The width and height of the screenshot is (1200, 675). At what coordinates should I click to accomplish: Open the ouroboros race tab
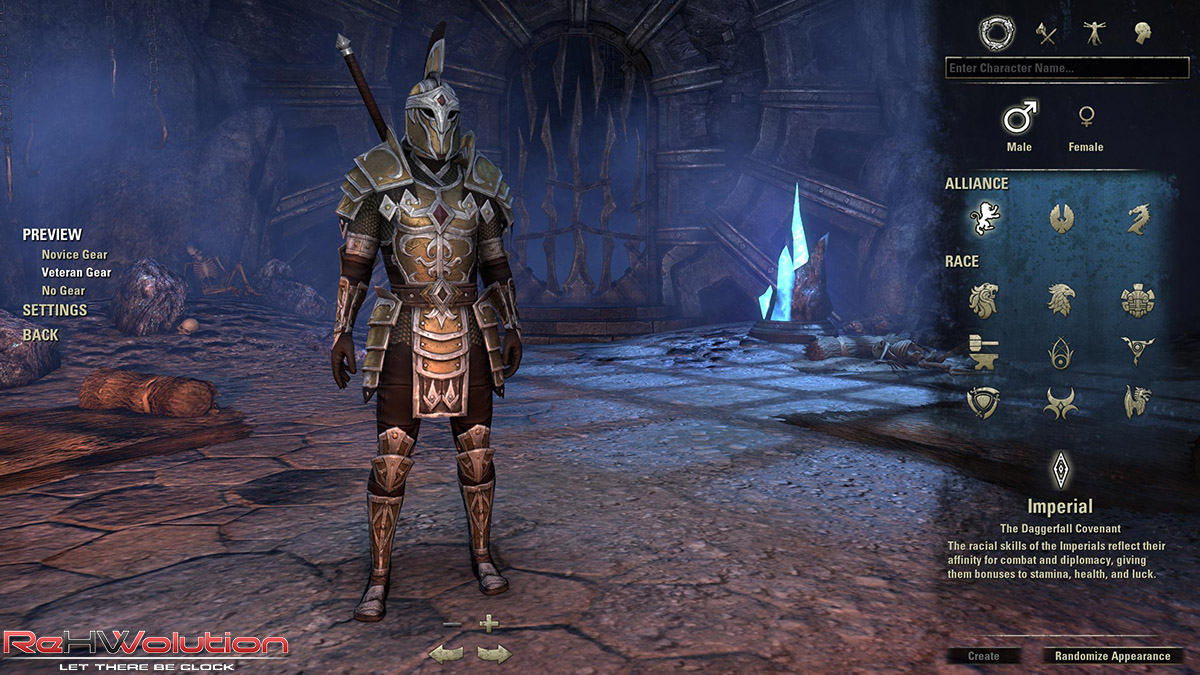click(995, 33)
